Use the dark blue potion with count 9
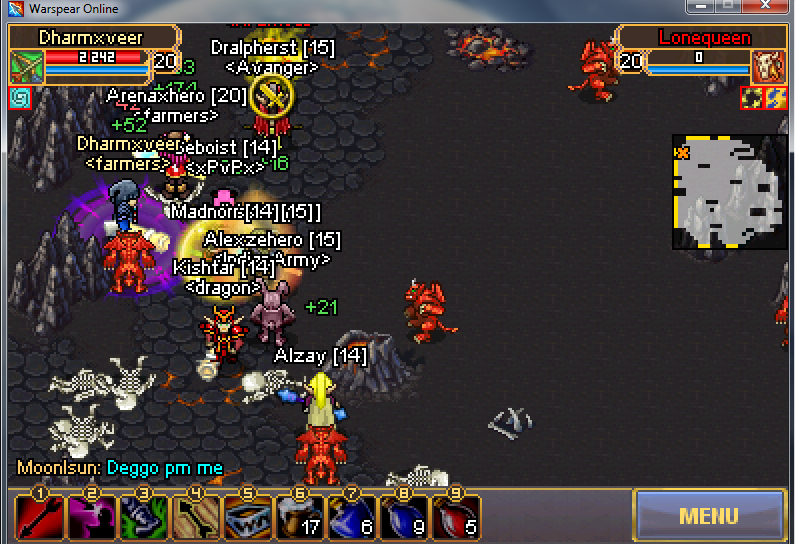Image resolution: width=795 pixels, height=544 pixels. 403,518
